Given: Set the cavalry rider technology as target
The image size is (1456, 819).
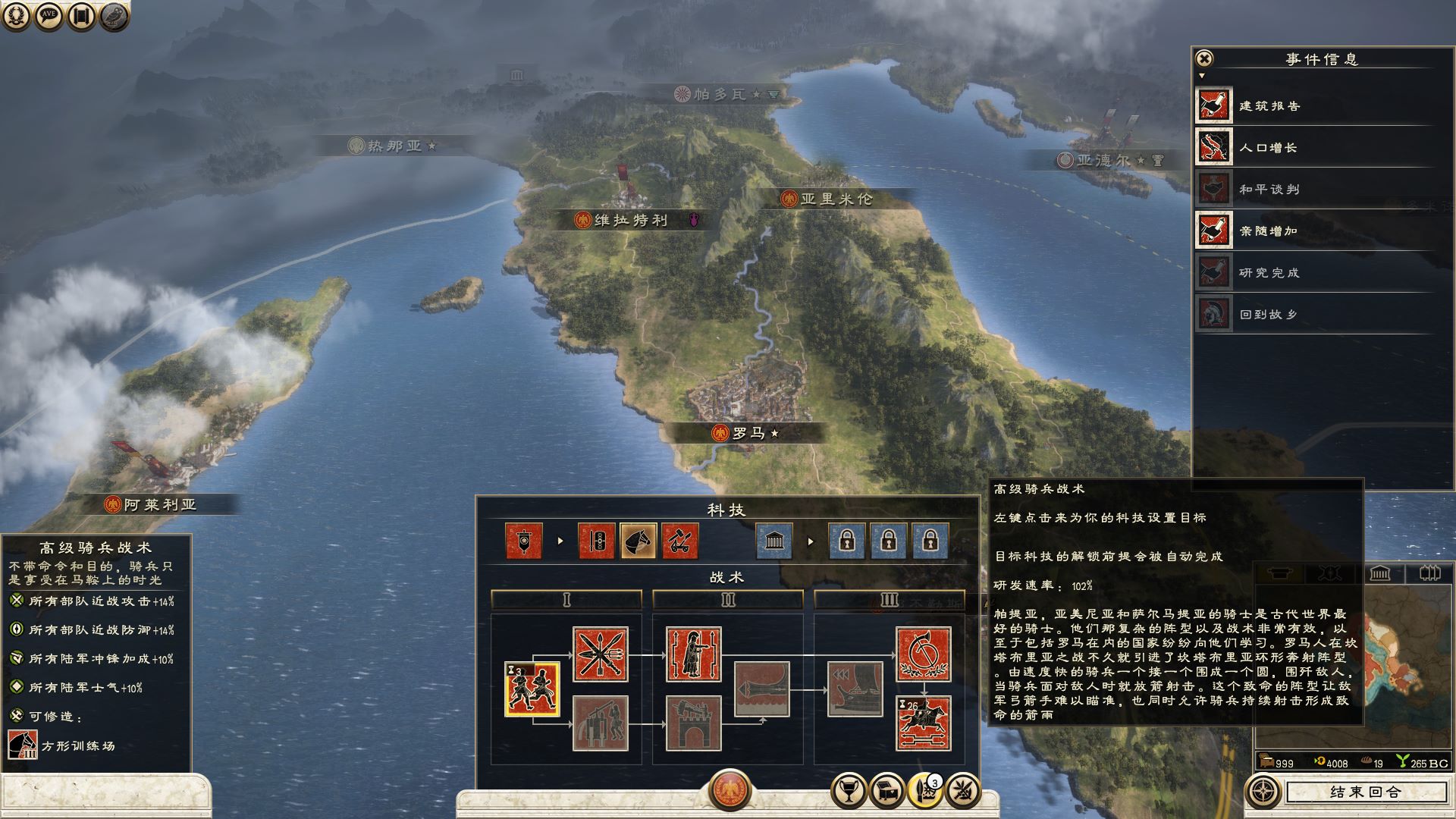Looking at the screenshot, I should tap(923, 723).
